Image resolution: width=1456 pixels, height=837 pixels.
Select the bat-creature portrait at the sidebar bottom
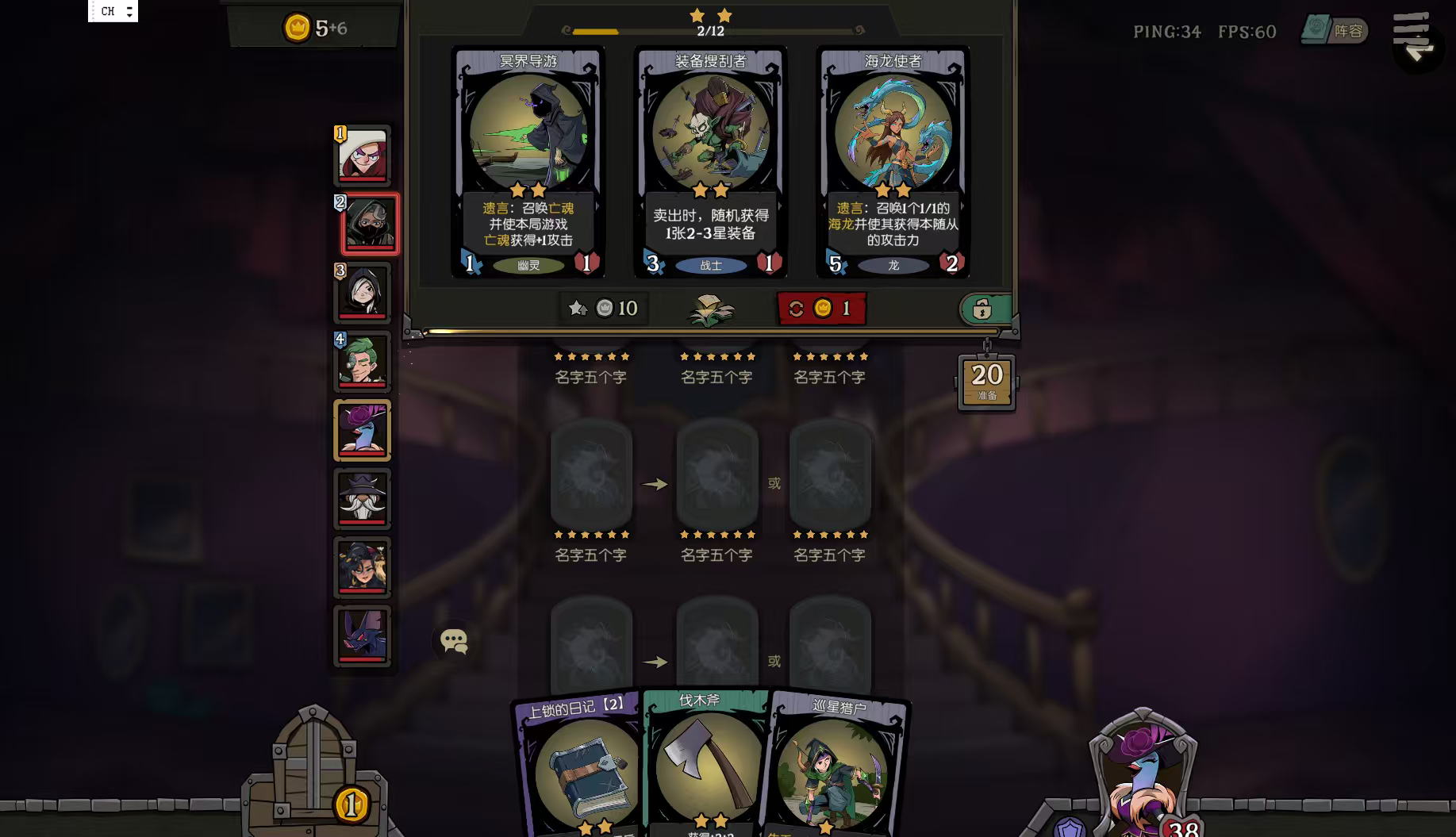tap(363, 635)
